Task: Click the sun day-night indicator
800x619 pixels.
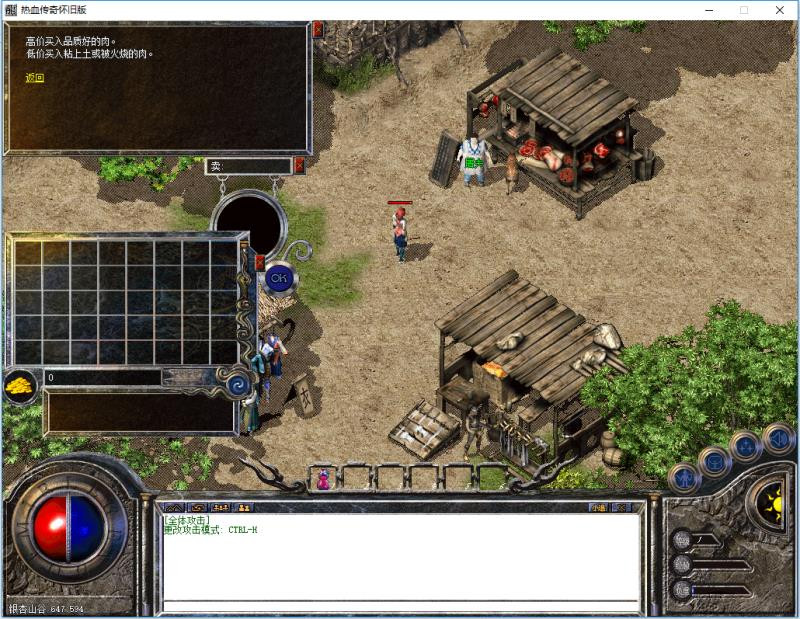Action: pos(769,498)
